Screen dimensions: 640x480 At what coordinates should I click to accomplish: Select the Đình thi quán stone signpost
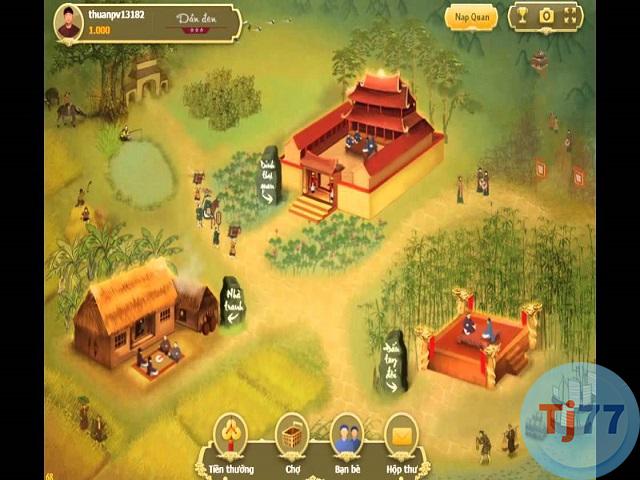pos(269,176)
